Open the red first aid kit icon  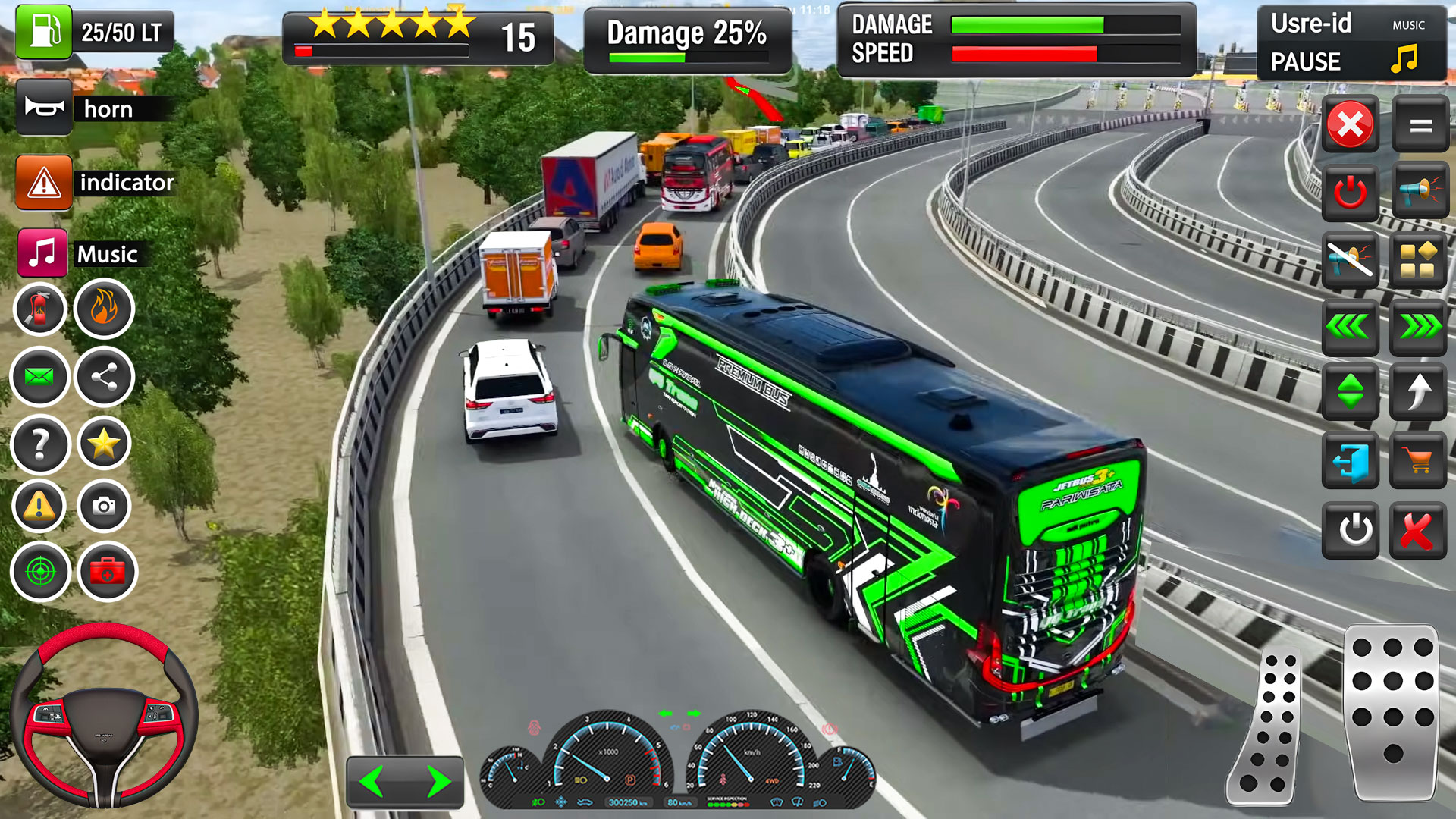(107, 572)
